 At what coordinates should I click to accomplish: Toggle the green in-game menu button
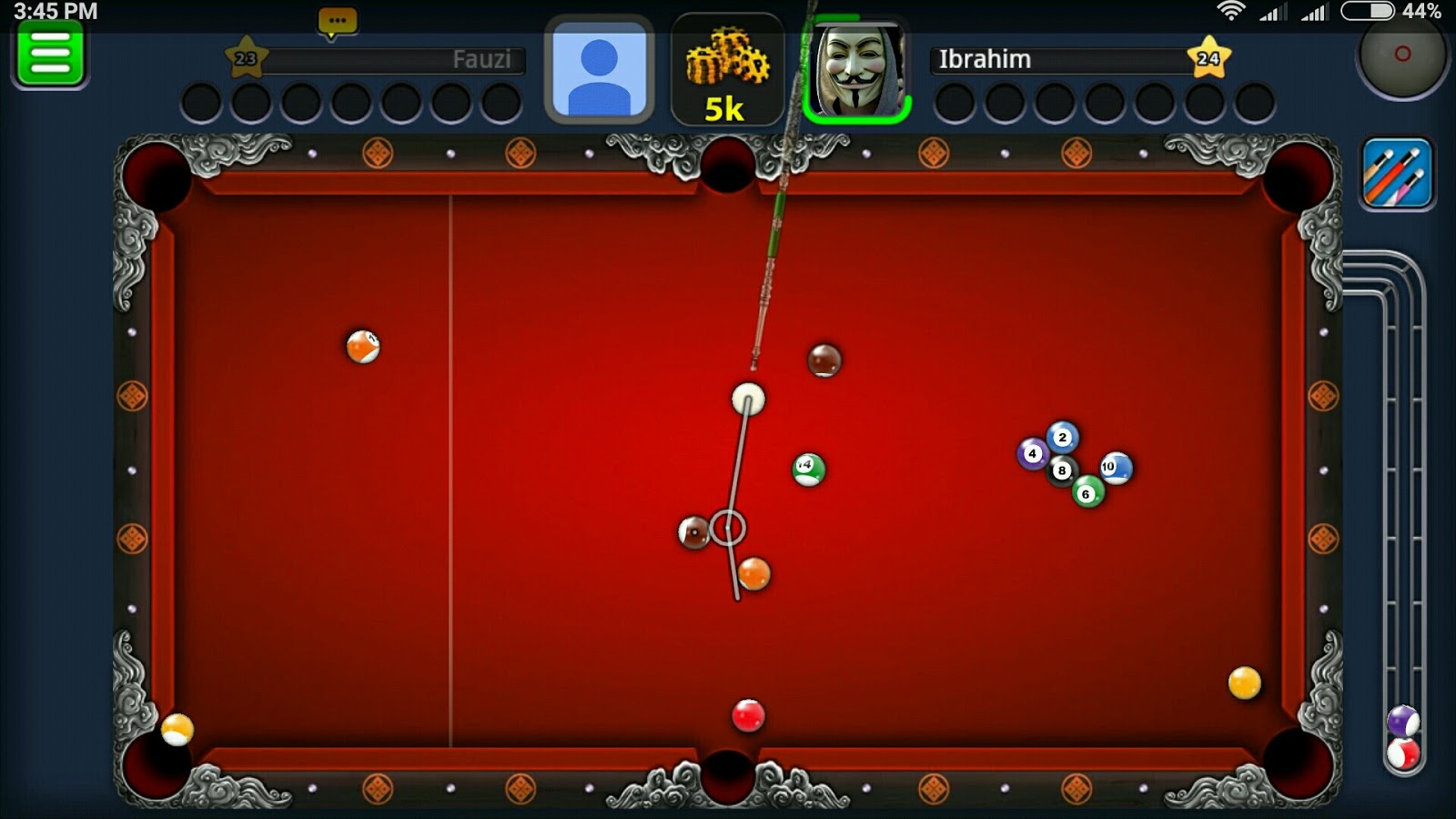[x=50, y=56]
